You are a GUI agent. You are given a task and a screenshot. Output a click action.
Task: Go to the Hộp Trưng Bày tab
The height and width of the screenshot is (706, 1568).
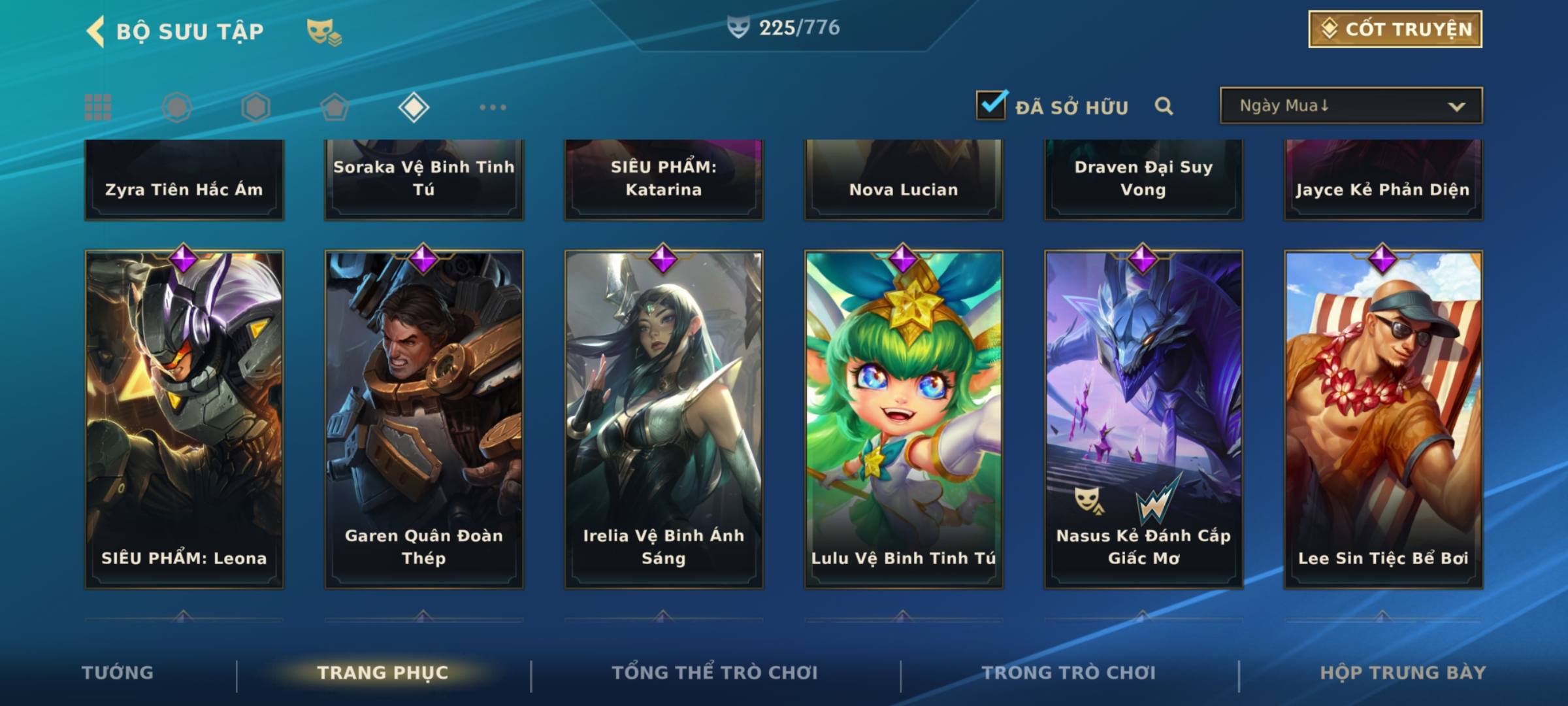[x=1403, y=673]
